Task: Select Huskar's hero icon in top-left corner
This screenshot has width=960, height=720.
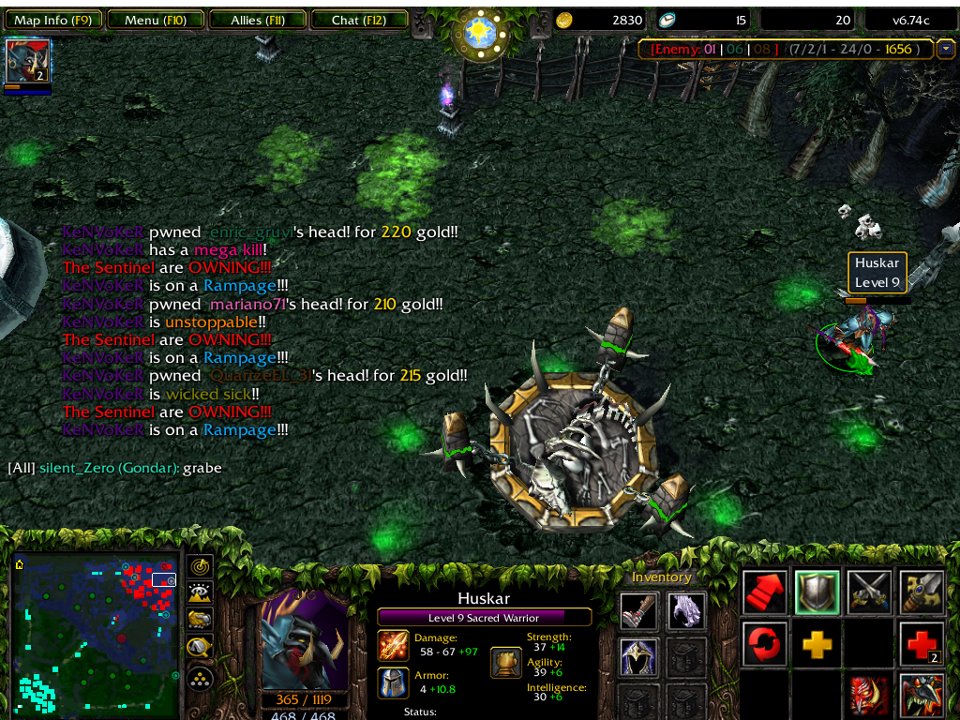Action: [x=27, y=62]
